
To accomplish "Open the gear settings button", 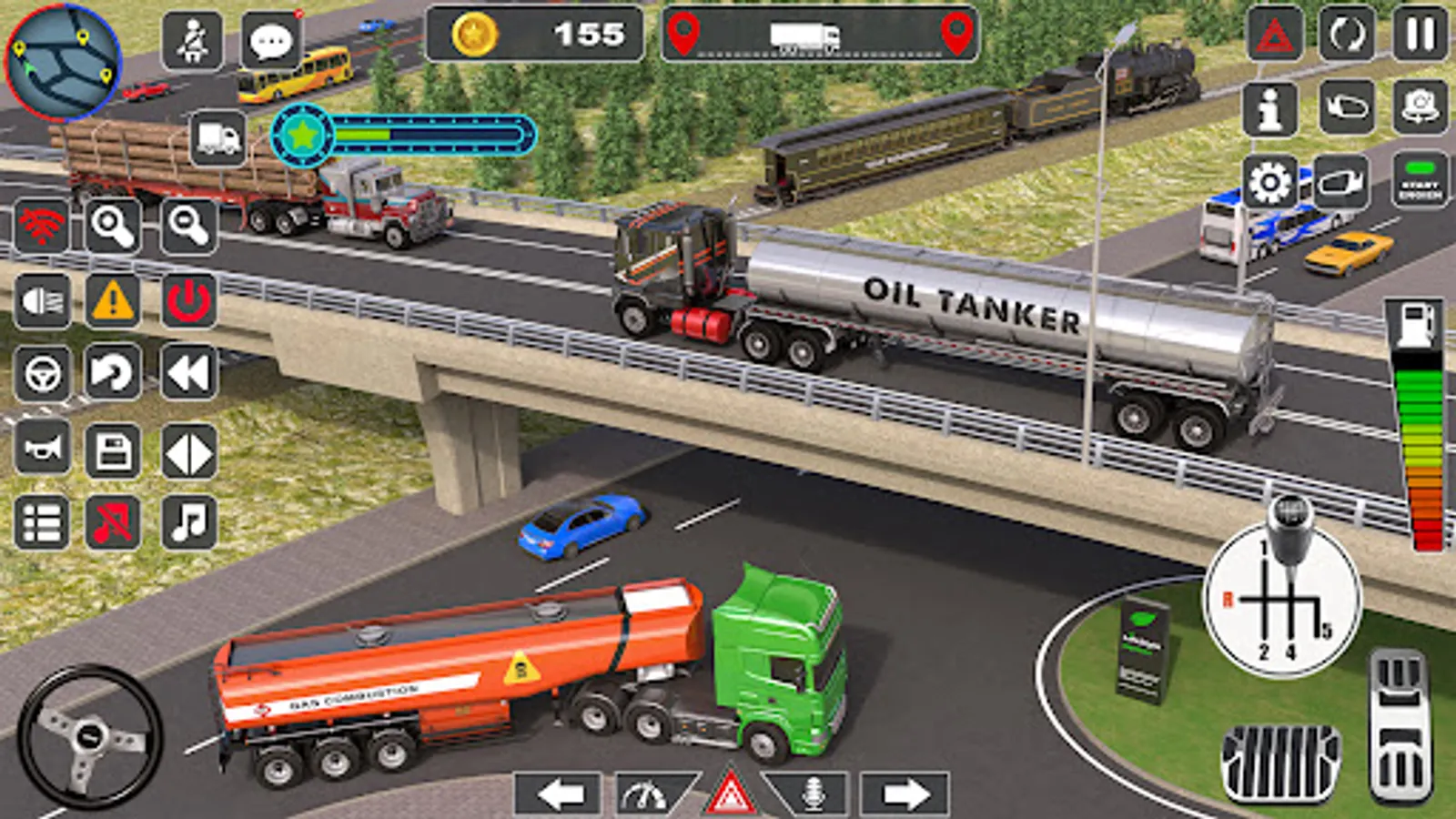I will pyautogui.click(x=1270, y=183).
